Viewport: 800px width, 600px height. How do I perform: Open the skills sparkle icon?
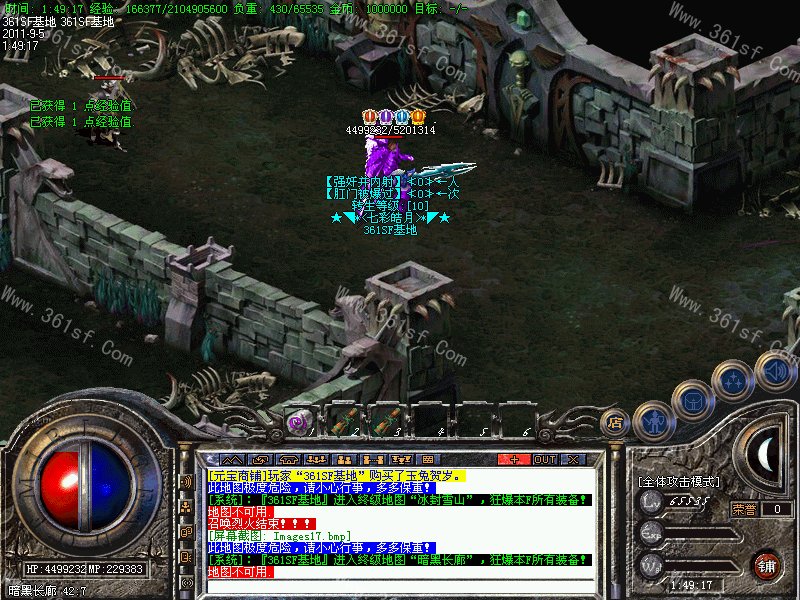click(735, 381)
